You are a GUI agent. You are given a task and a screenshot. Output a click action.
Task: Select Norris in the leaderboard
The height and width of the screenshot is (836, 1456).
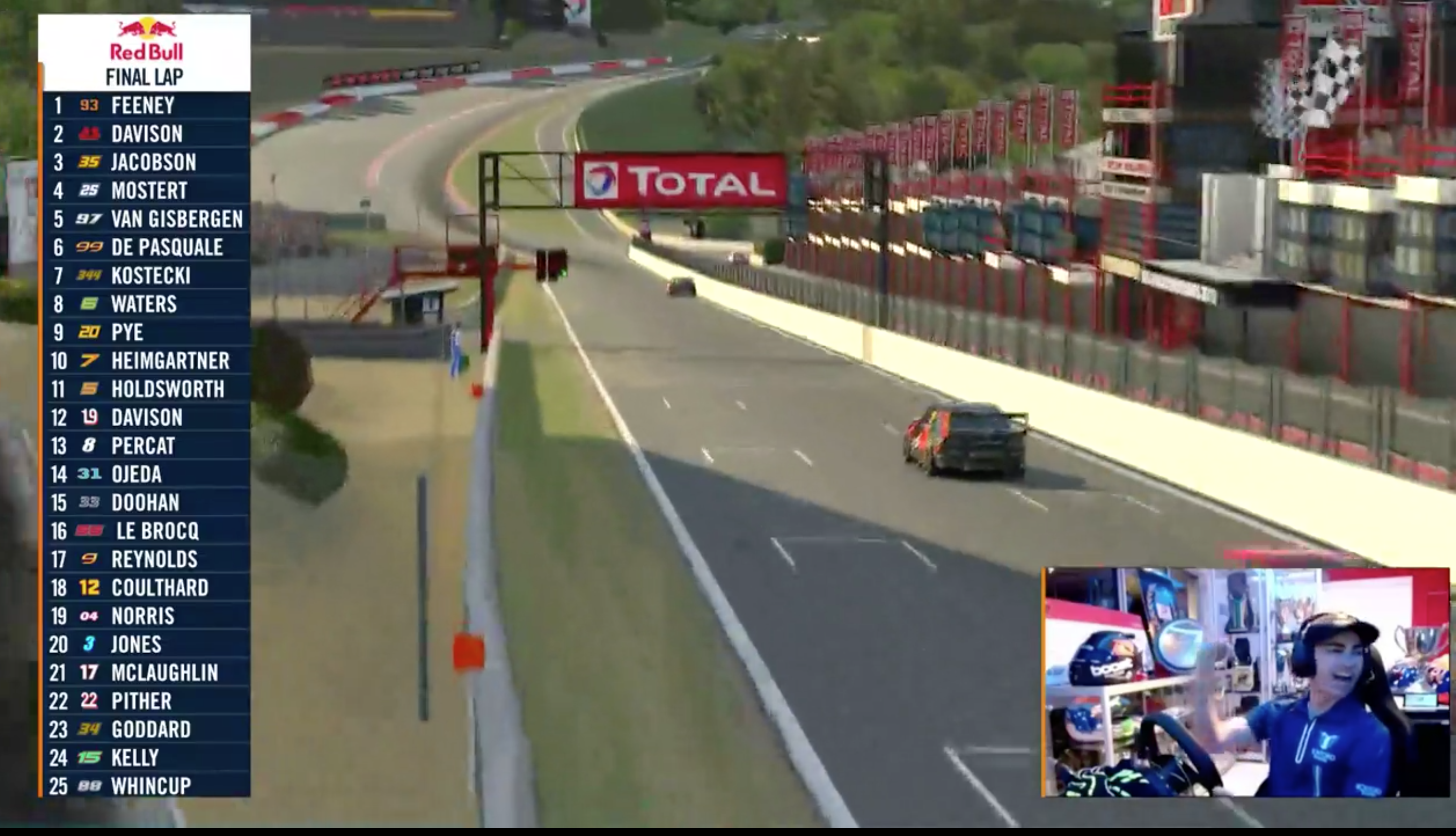[146, 616]
